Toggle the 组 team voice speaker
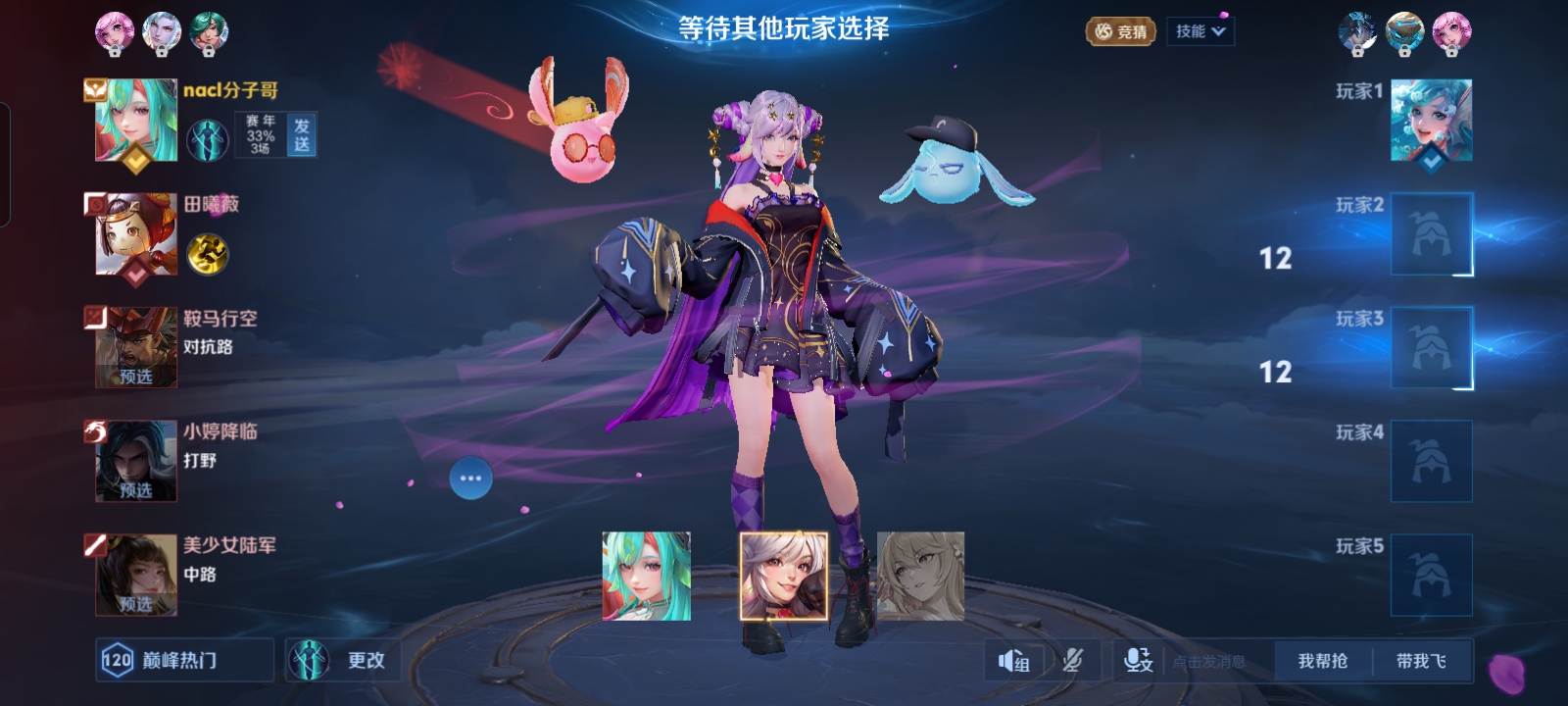 coord(1013,660)
